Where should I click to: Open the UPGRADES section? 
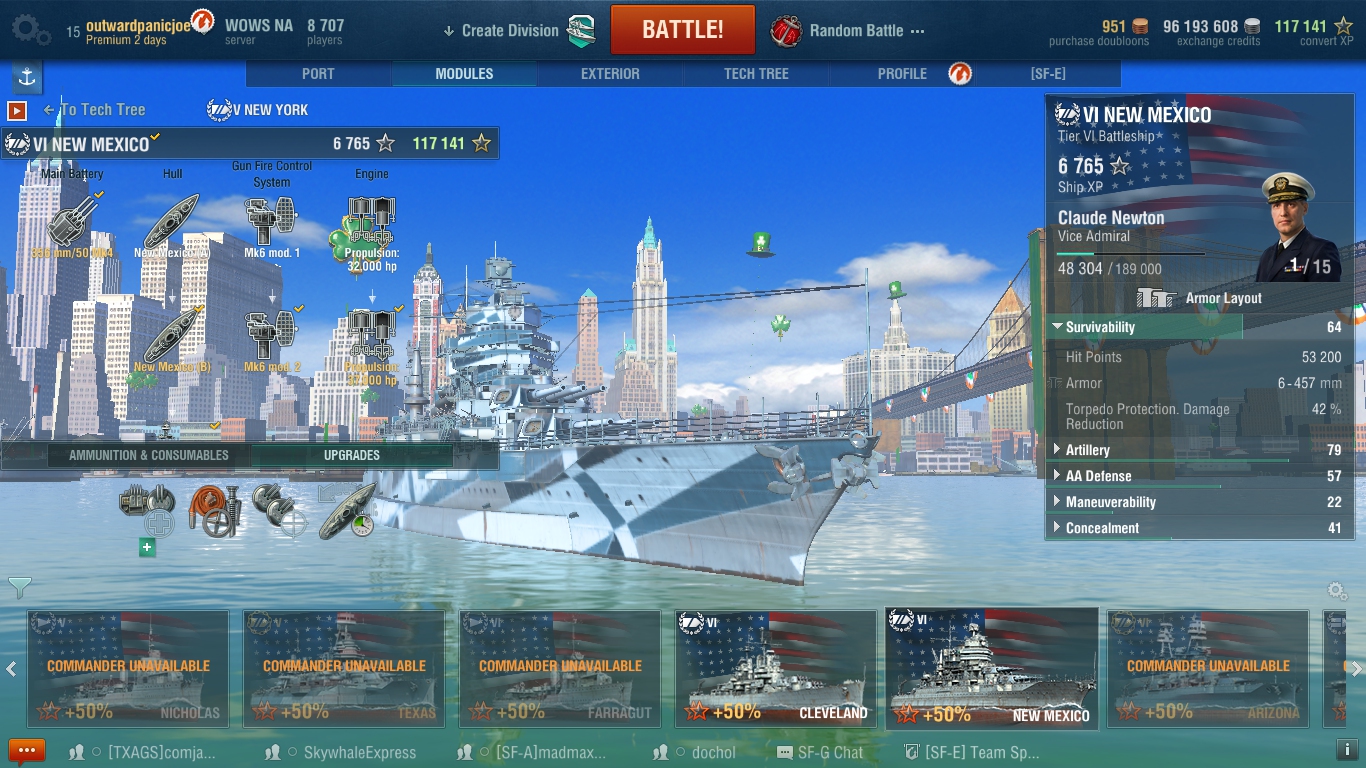click(351, 455)
